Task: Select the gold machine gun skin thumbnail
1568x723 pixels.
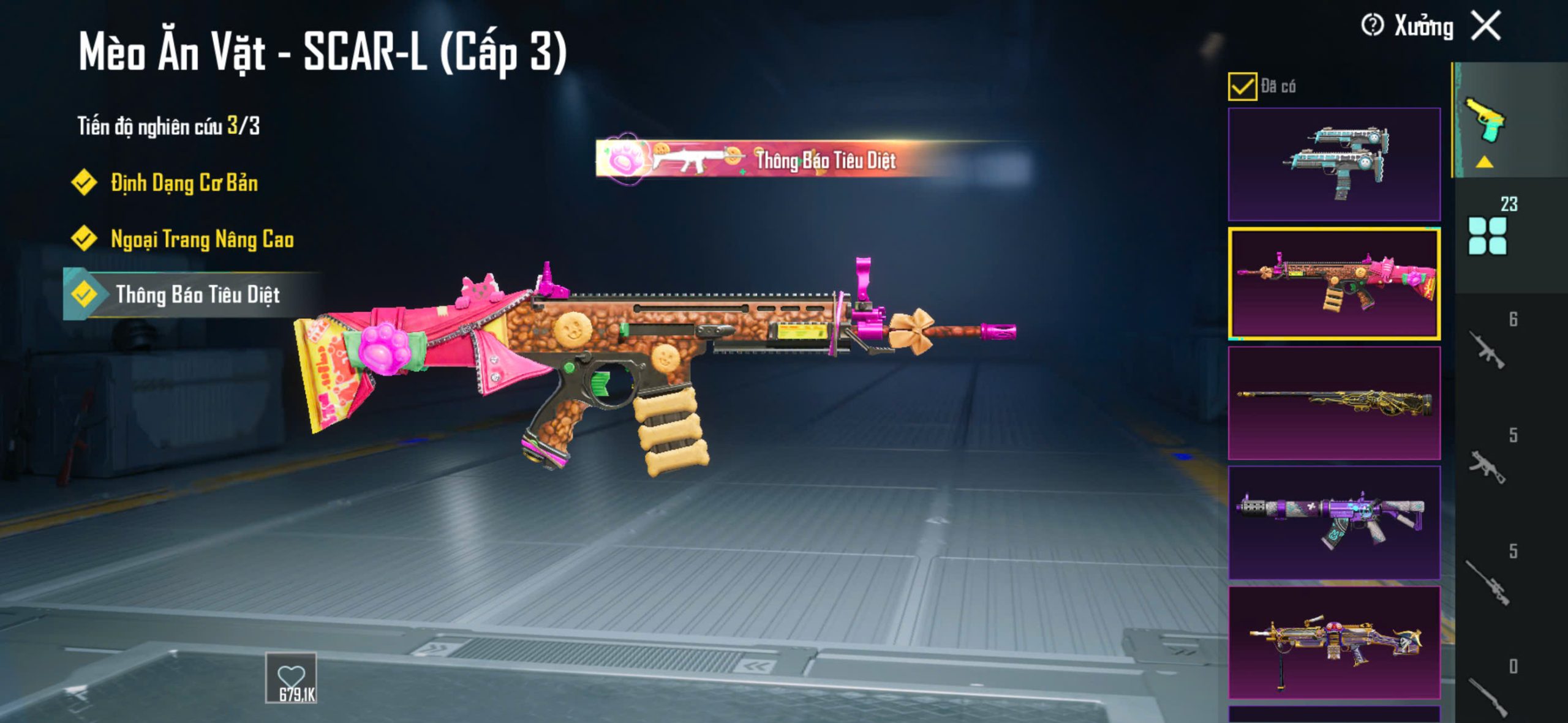Action: [1334, 642]
